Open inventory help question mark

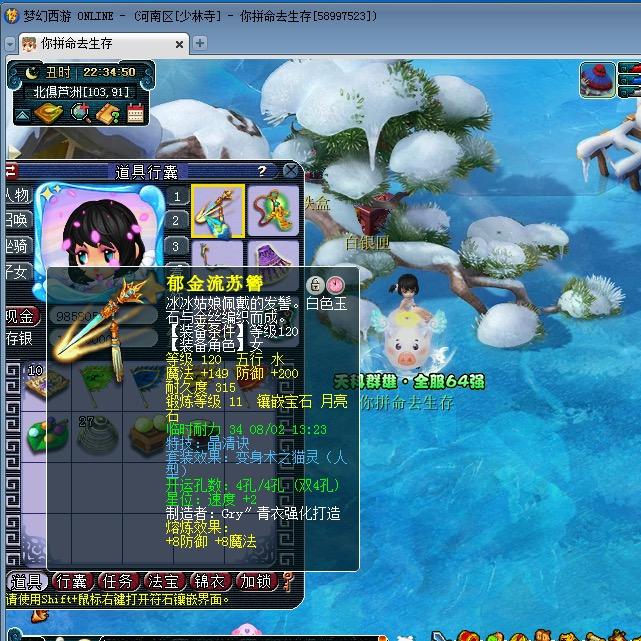point(263,171)
